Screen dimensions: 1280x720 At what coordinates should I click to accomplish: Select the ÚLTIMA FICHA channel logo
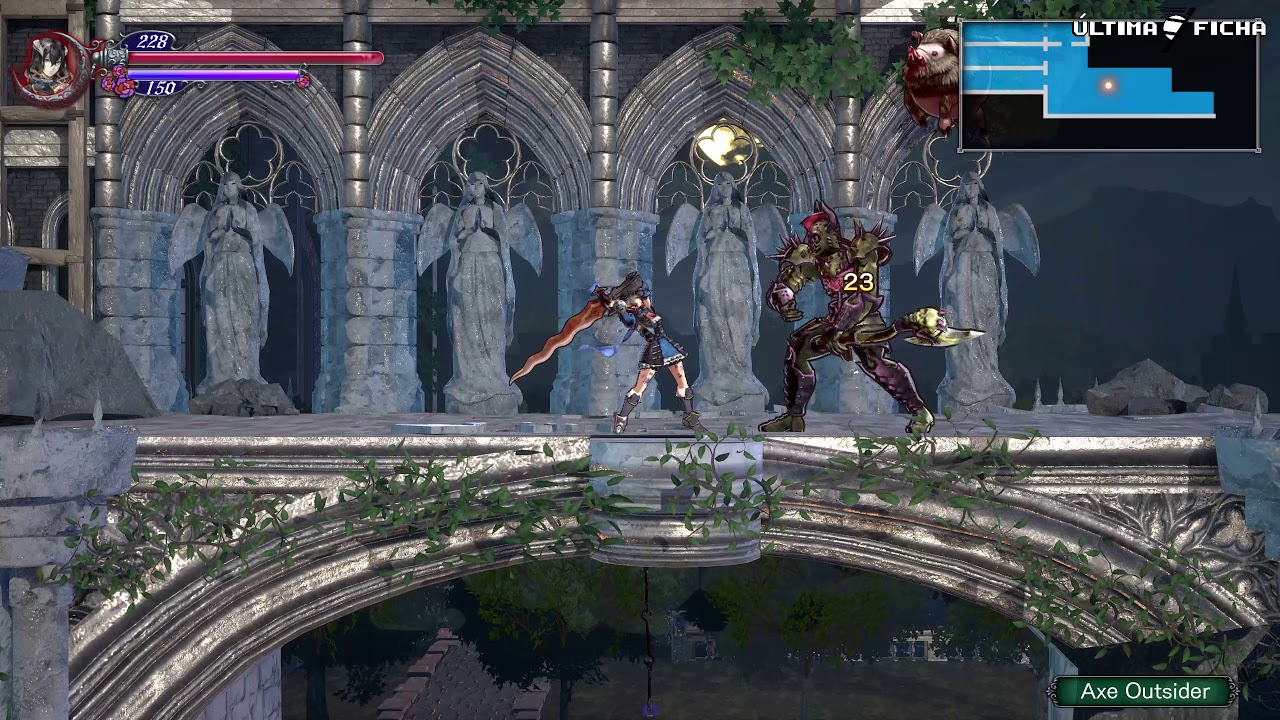(x=1167, y=28)
